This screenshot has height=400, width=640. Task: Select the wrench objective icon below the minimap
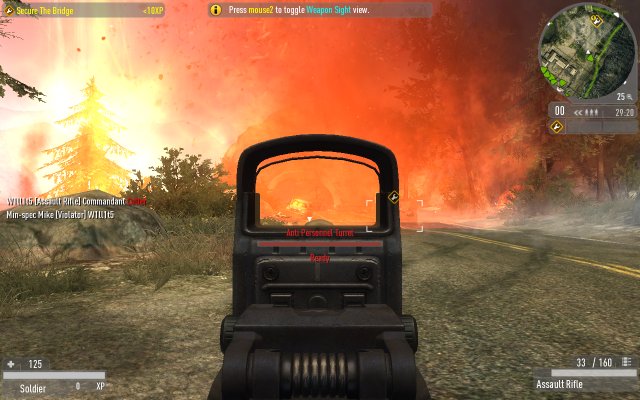(x=559, y=127)
